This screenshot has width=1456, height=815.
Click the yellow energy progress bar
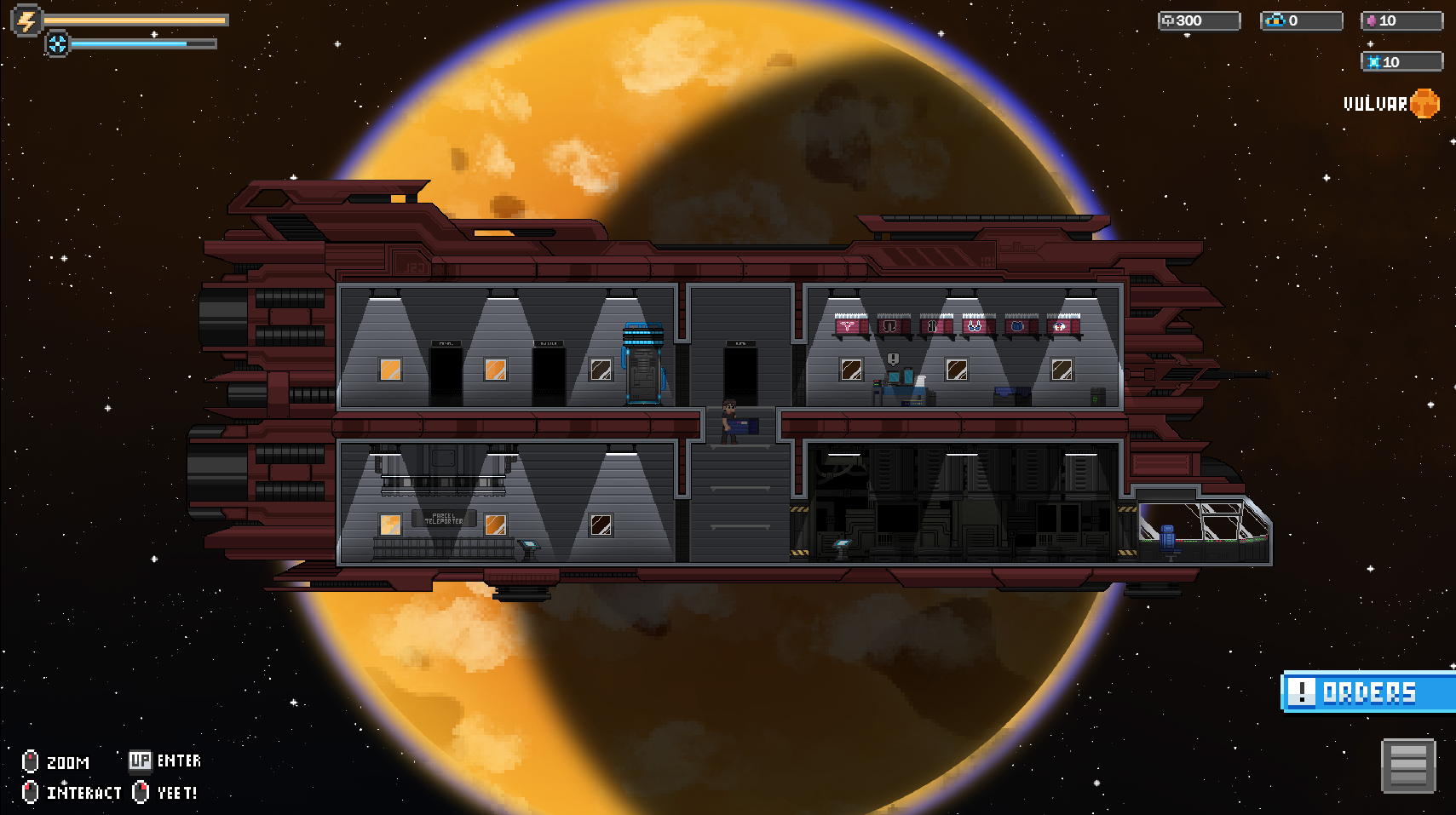[136, 19]
